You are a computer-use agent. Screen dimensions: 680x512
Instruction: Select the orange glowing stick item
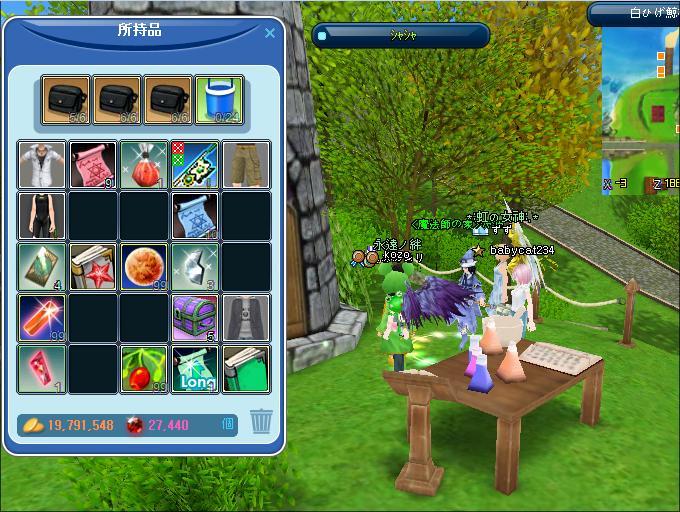pyautogui.click(x=42, y=318)
